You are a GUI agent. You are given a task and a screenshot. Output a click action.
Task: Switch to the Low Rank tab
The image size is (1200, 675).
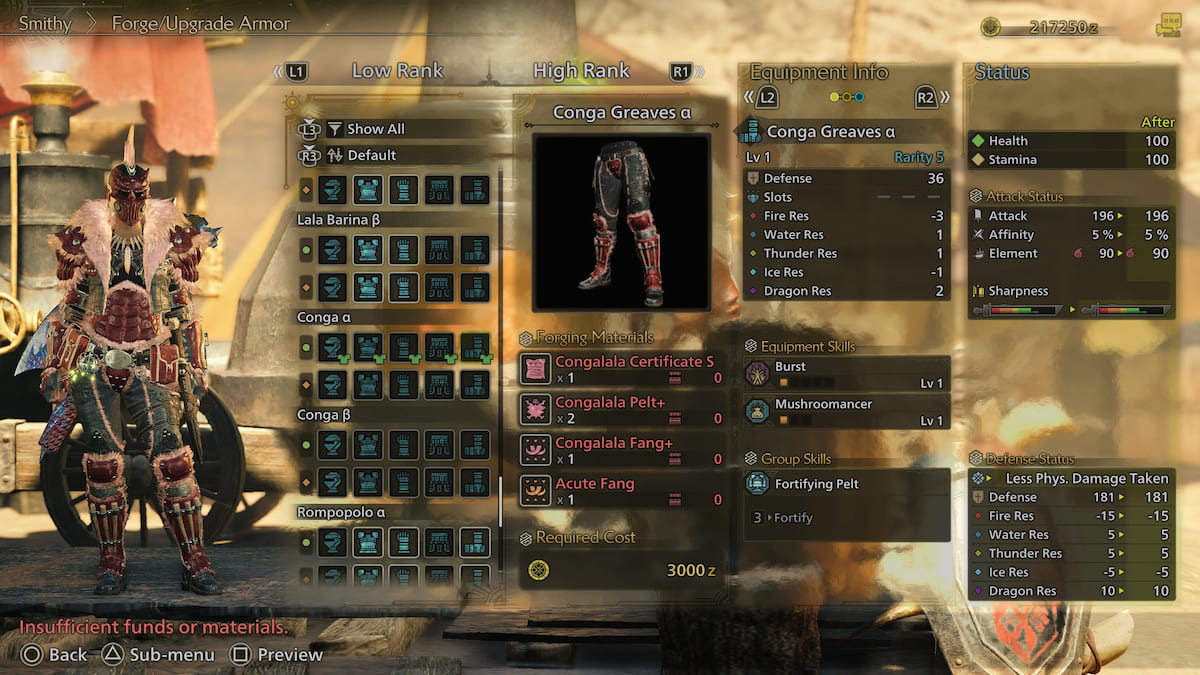click(x=396, y=71)
